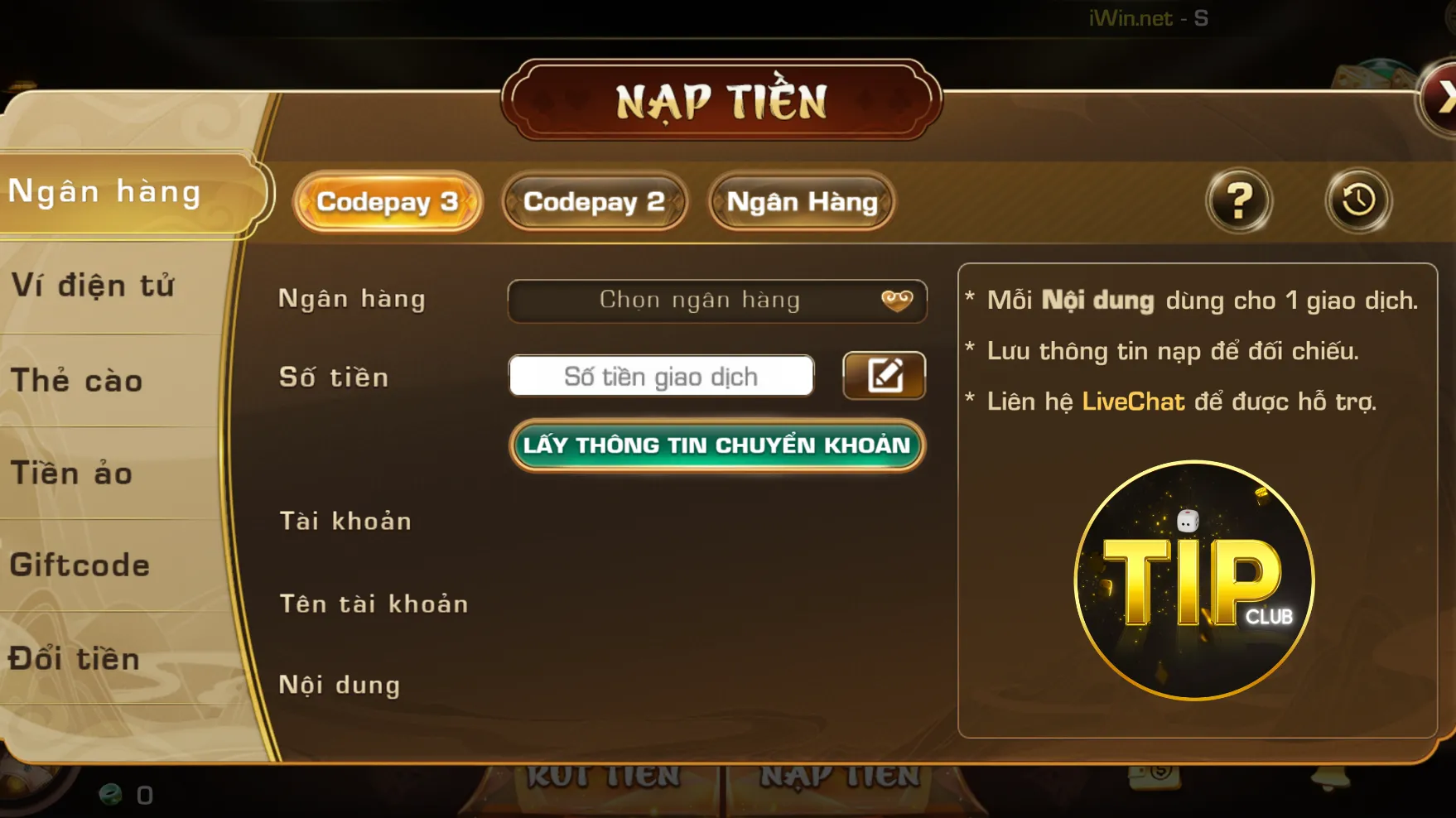Image resolution: width=1456 pixels, height=818 pixels.
Task: Expand the Tiền ảo section
Action: [71, 473]
